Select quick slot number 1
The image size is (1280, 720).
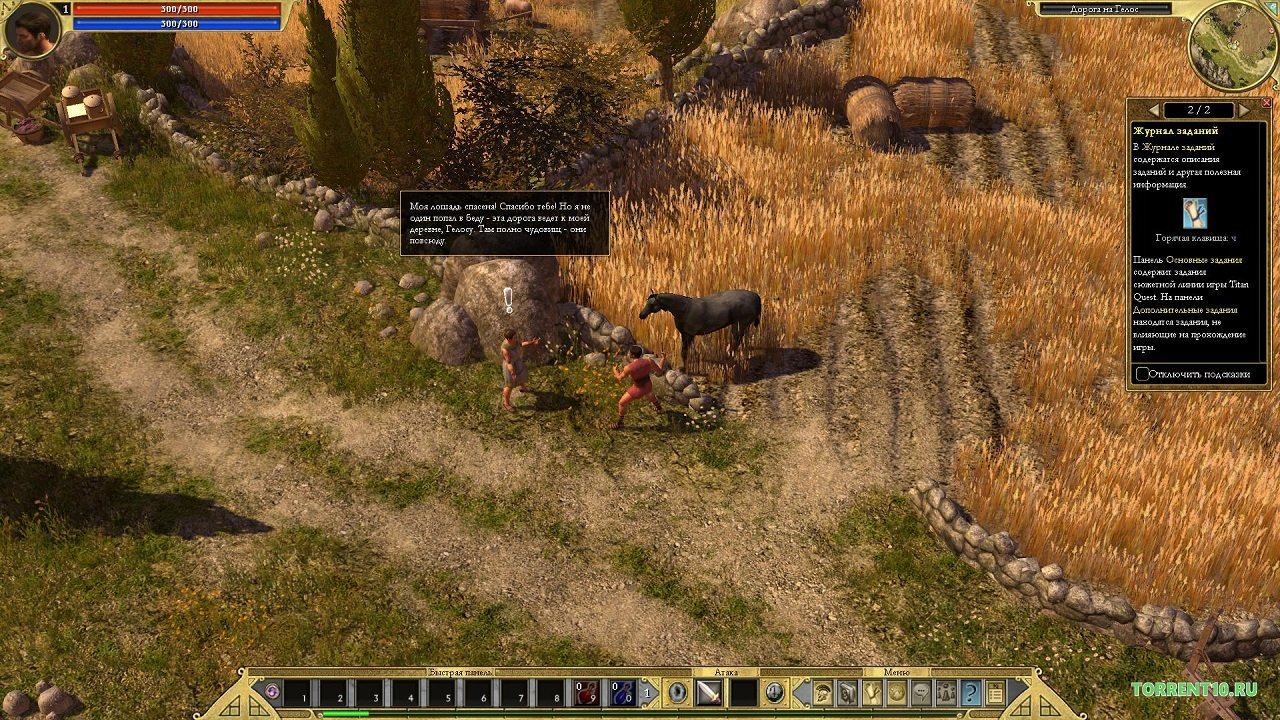(298, 692)
